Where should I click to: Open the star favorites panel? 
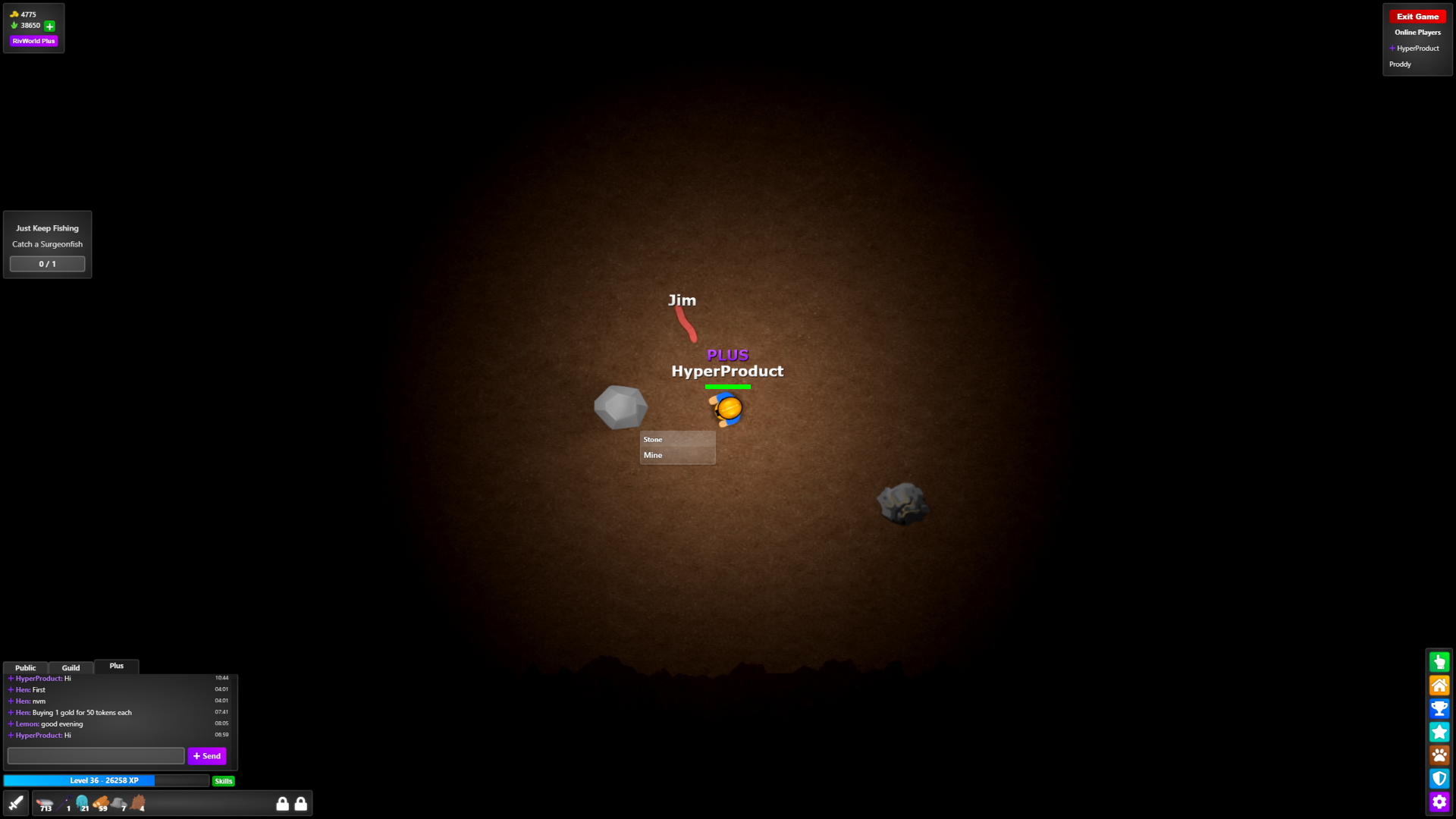click(x=1439, y=732)
